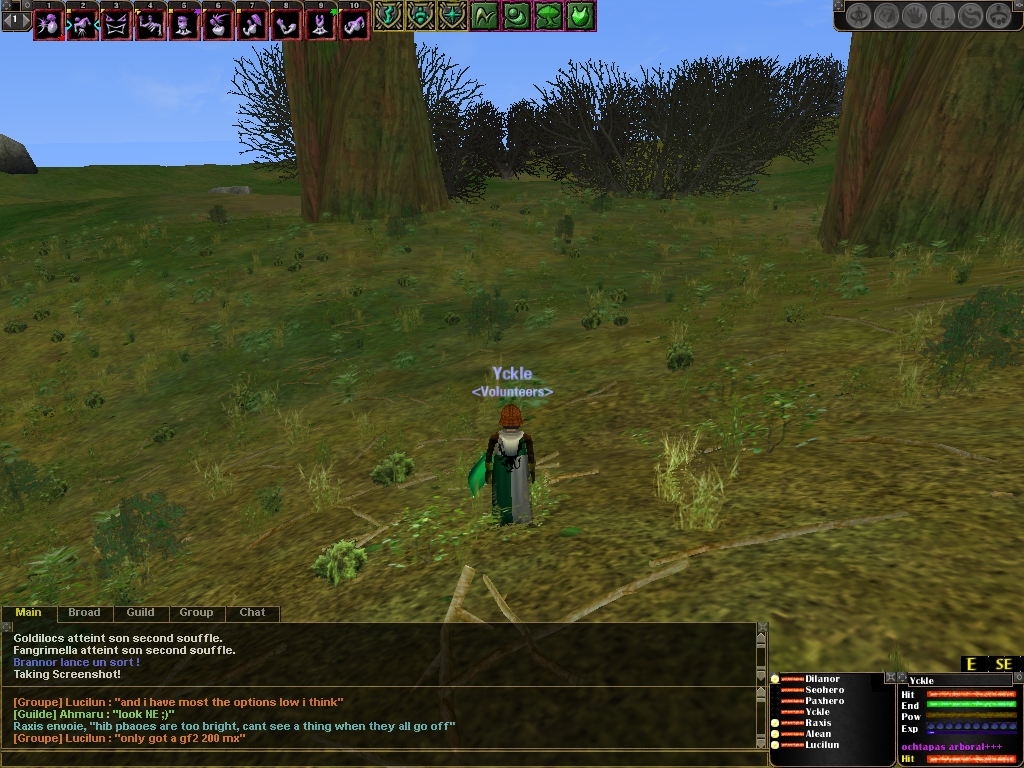Open the character figure icon window
The width and height of the screenshot is (1024, 768).
pos(860,16)
